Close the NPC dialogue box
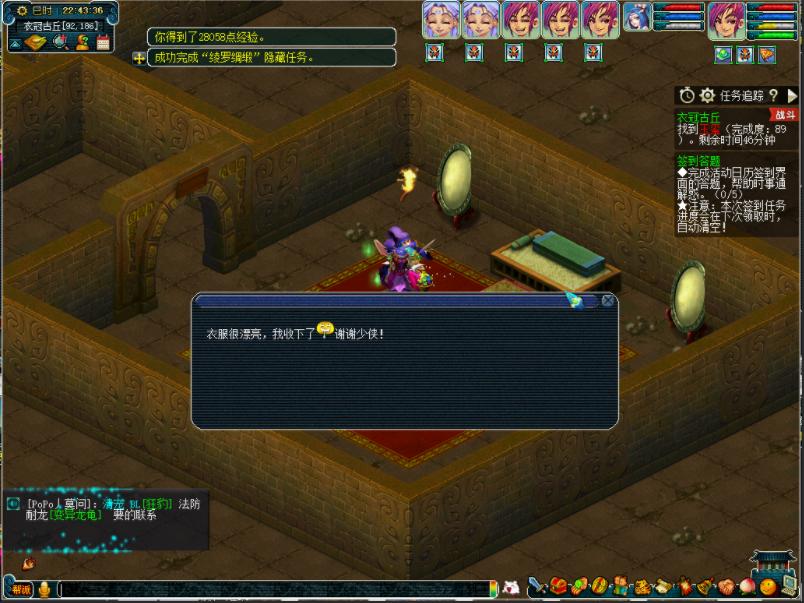This screenshot has width=804, height=603. coord(607,300)
